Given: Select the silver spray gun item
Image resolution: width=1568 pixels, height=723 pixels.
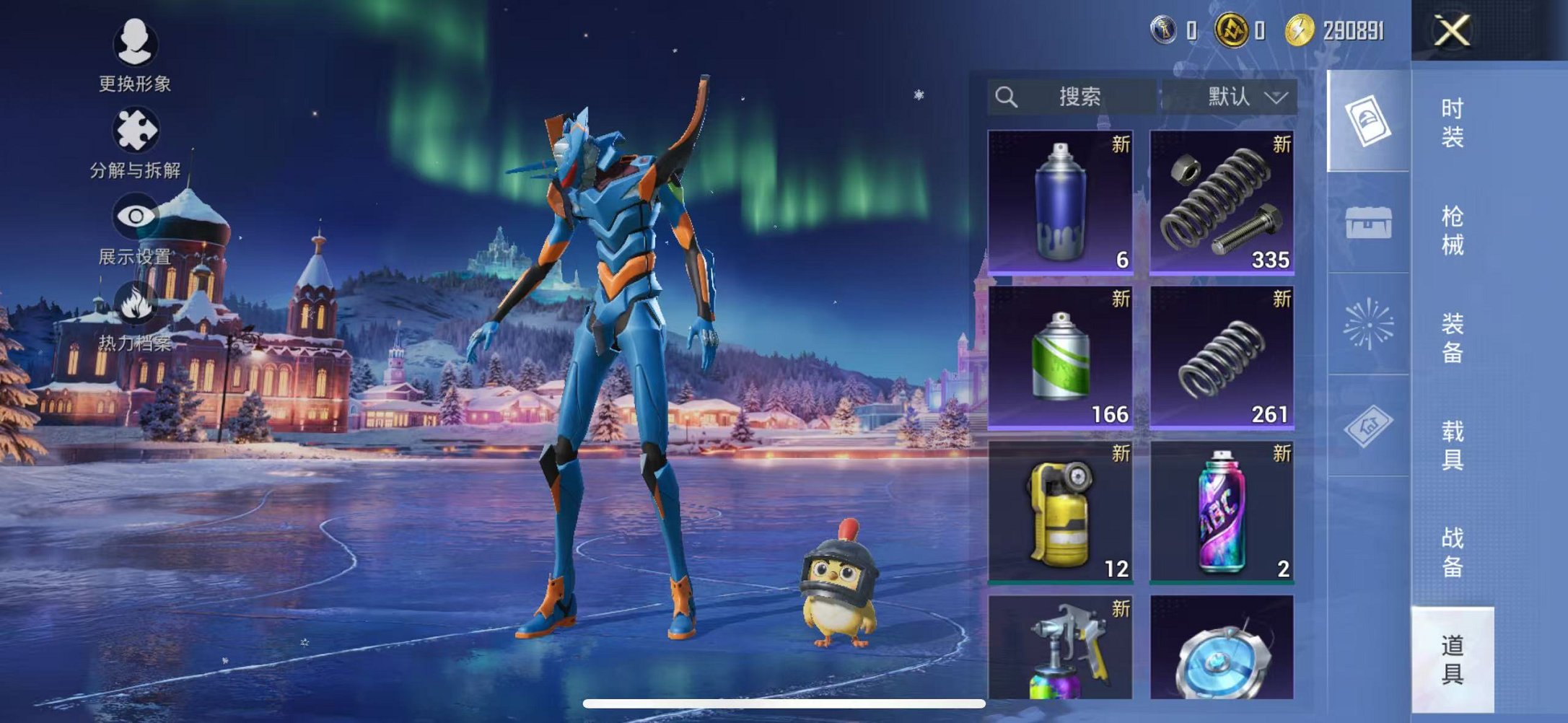Looking at the screenshot, I should 1060,648.
